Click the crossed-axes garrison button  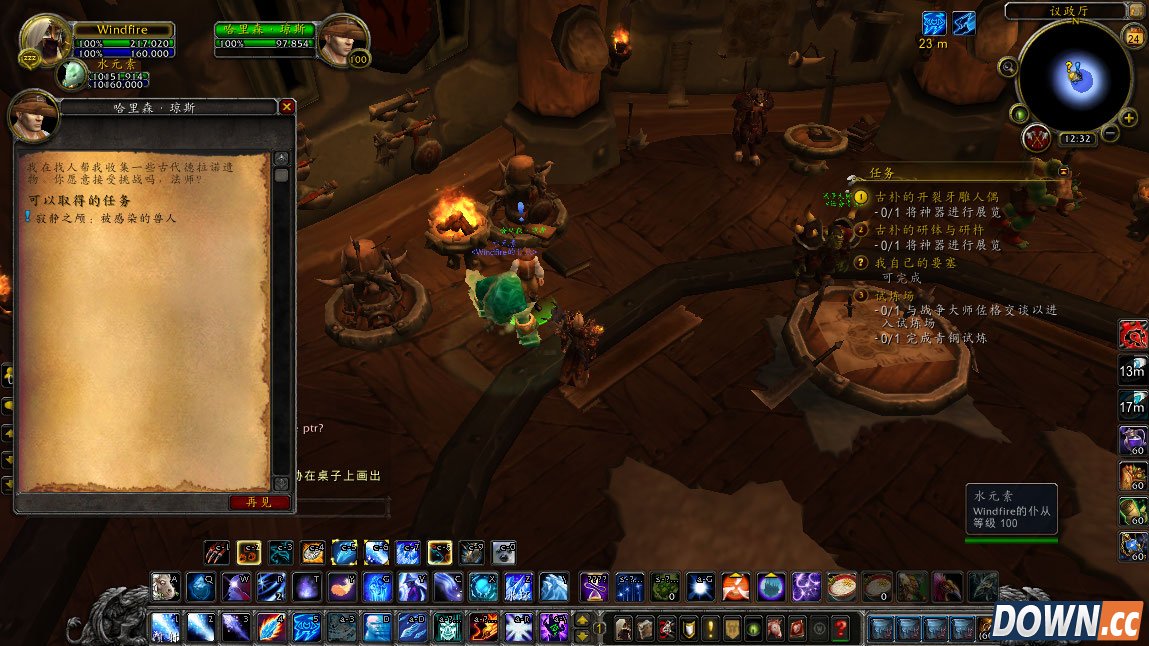pos(1036,138)
